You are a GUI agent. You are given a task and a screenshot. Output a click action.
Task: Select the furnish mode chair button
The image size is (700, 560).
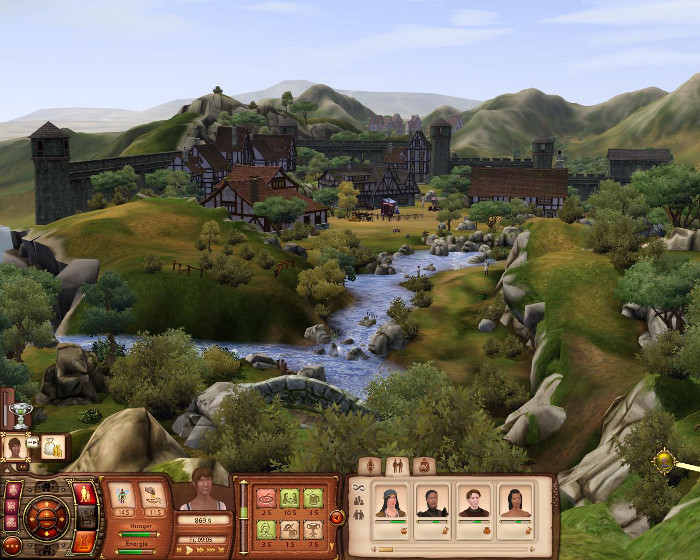pyautogui.click(x=86, y=517)
